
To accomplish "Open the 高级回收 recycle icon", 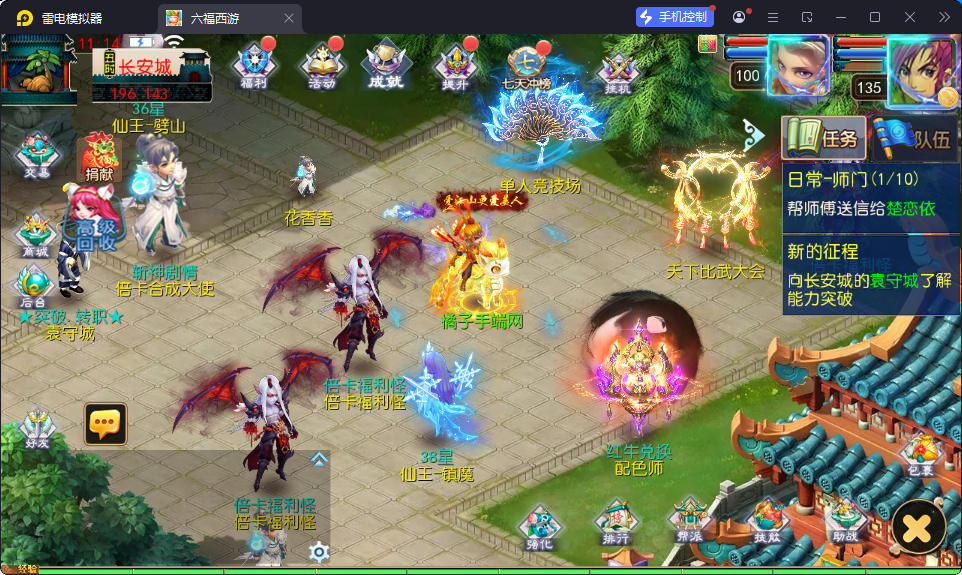I will point(97,230).
